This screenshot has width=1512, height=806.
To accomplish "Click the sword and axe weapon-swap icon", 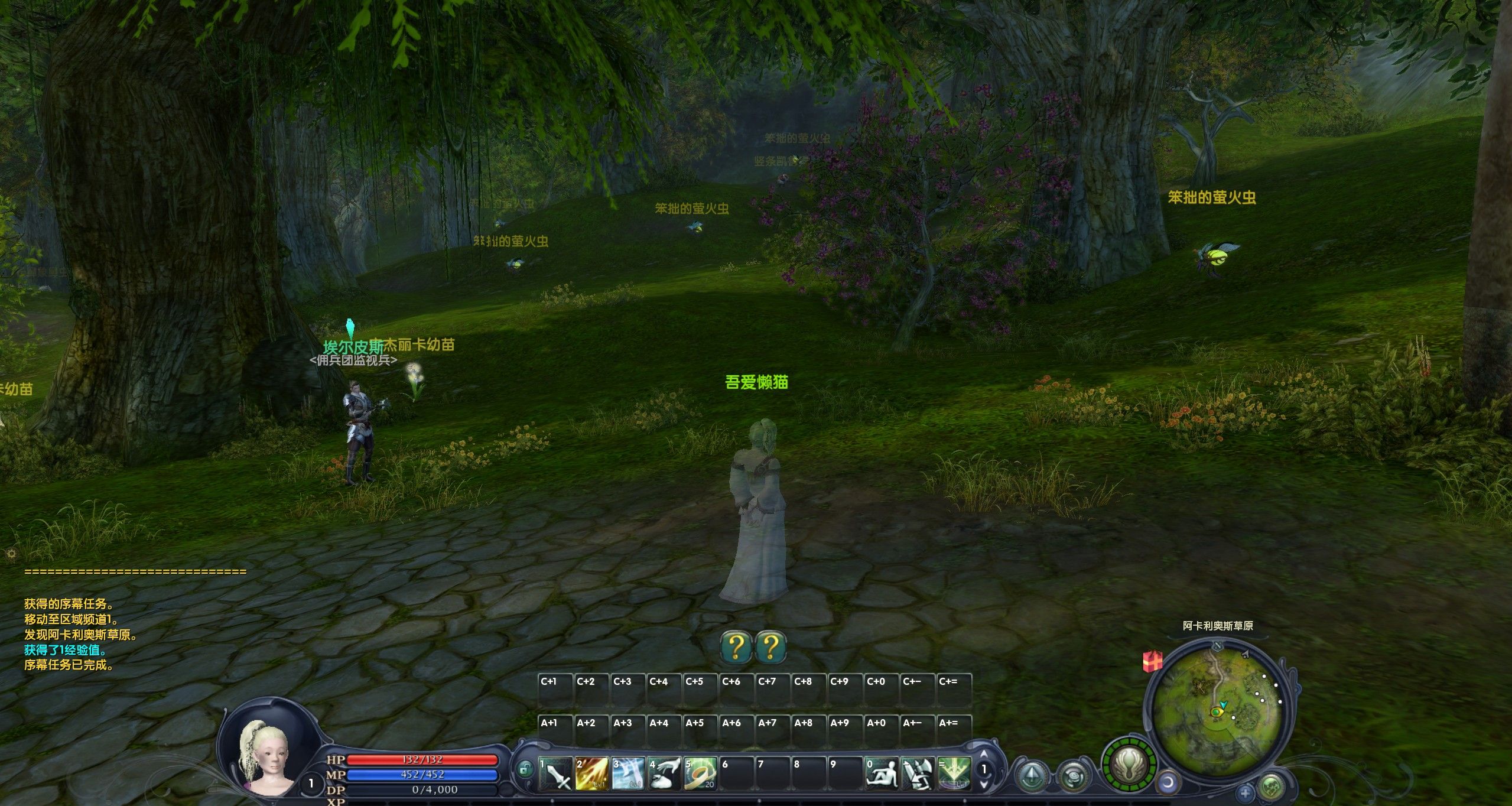I will [x=918, y=774].
